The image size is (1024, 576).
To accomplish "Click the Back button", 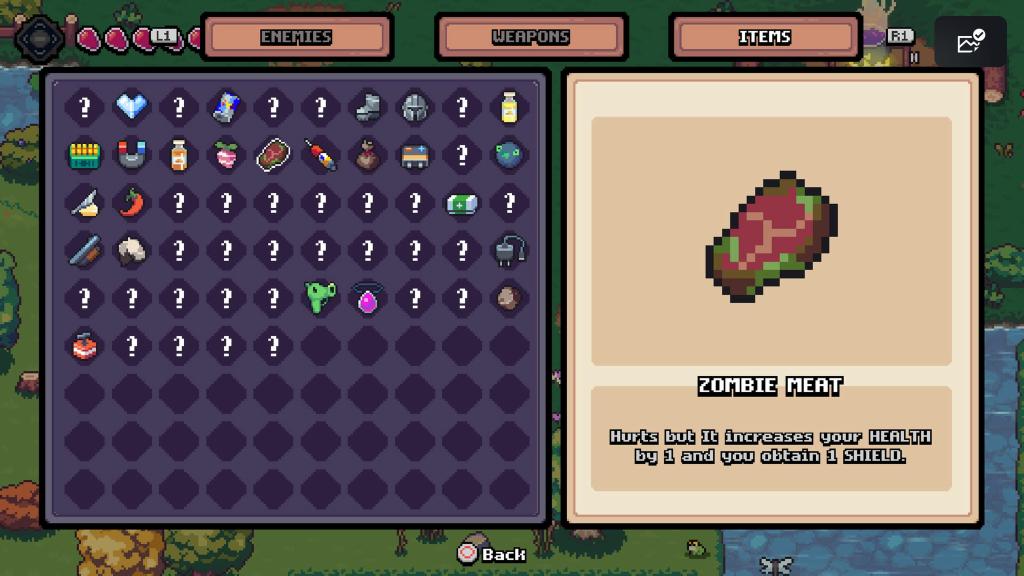I will (x=492, y=553).
